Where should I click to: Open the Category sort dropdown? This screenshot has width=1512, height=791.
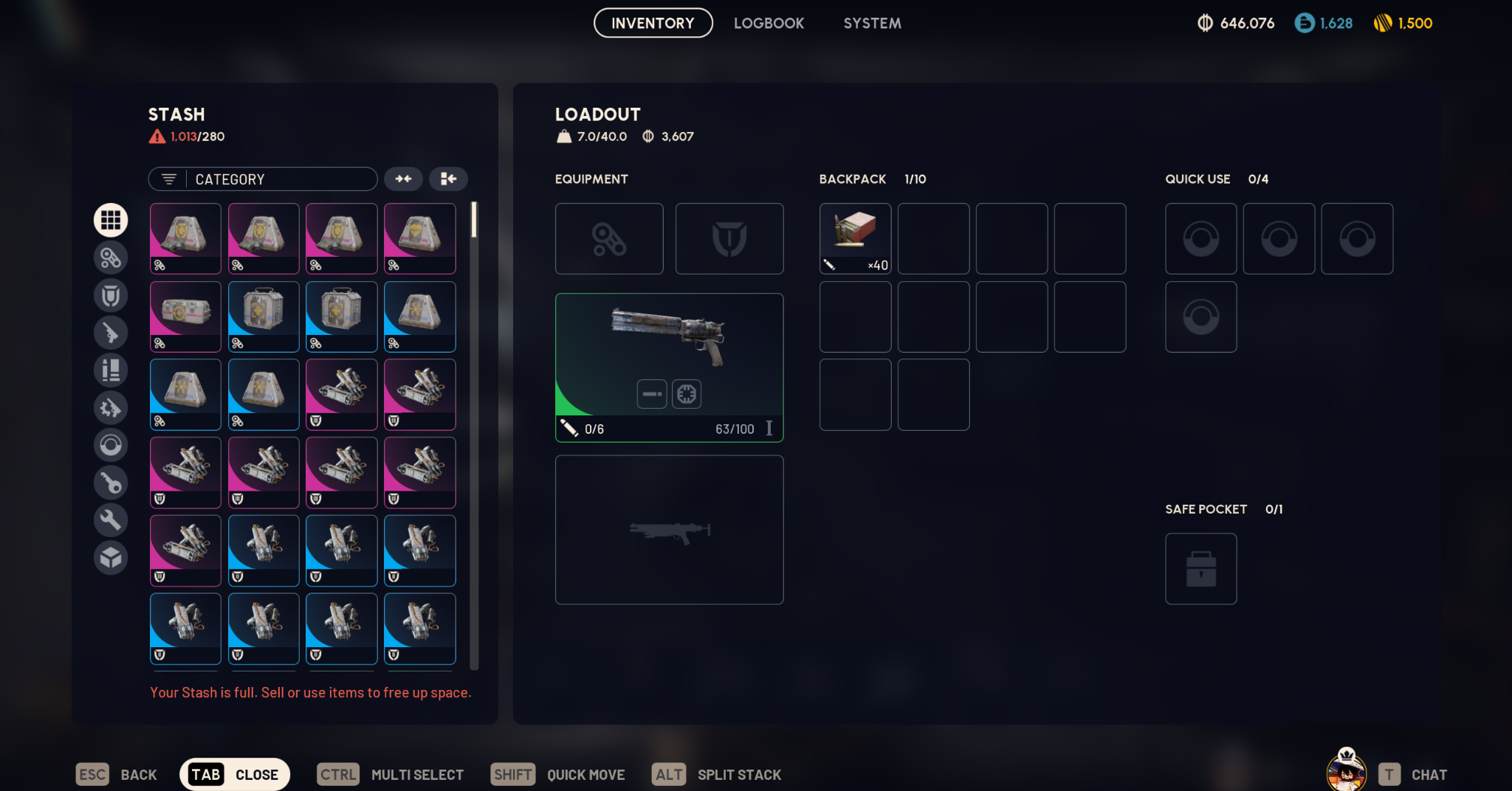[x=263, y=179]
